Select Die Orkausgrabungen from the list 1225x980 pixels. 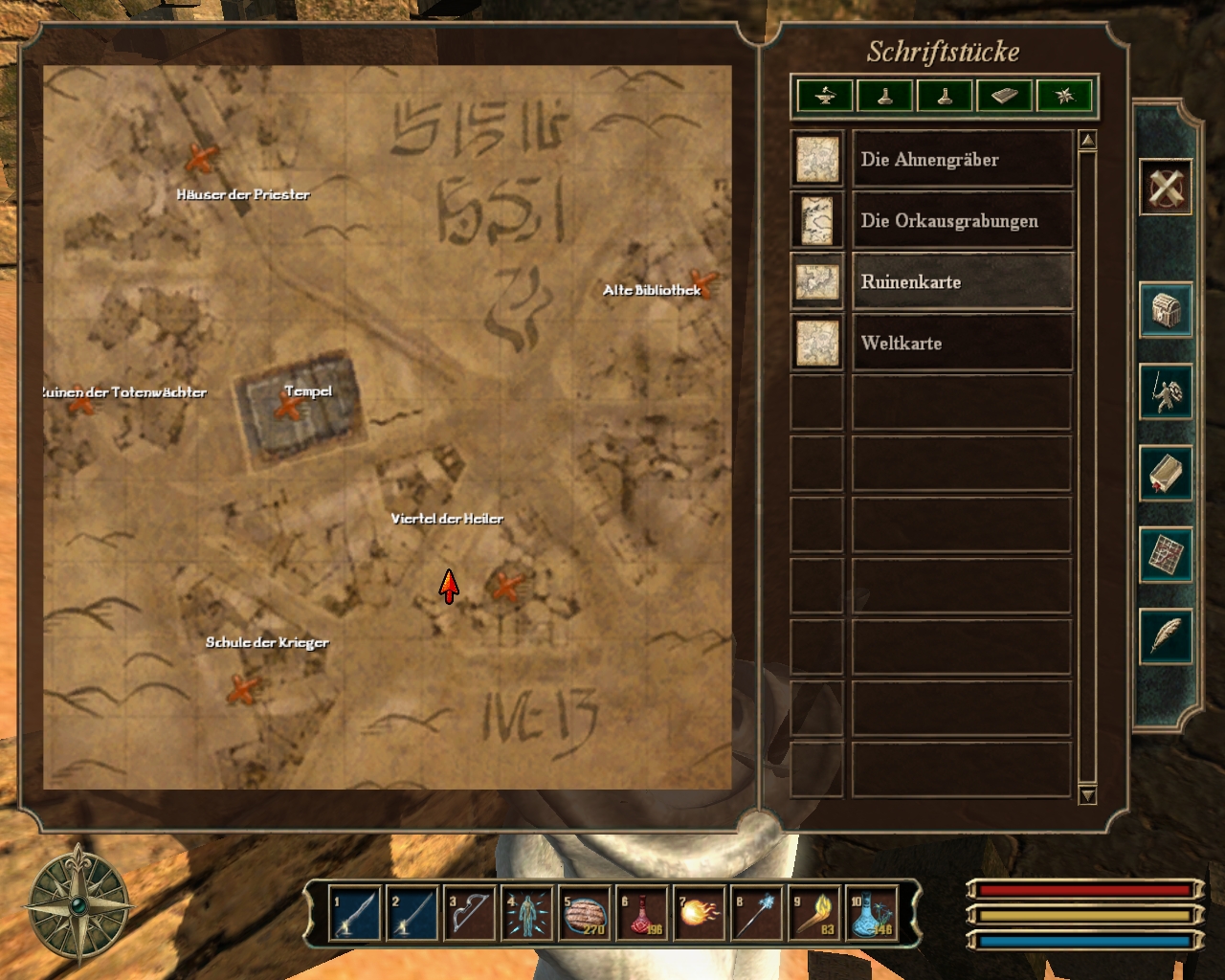pos(961,221)
